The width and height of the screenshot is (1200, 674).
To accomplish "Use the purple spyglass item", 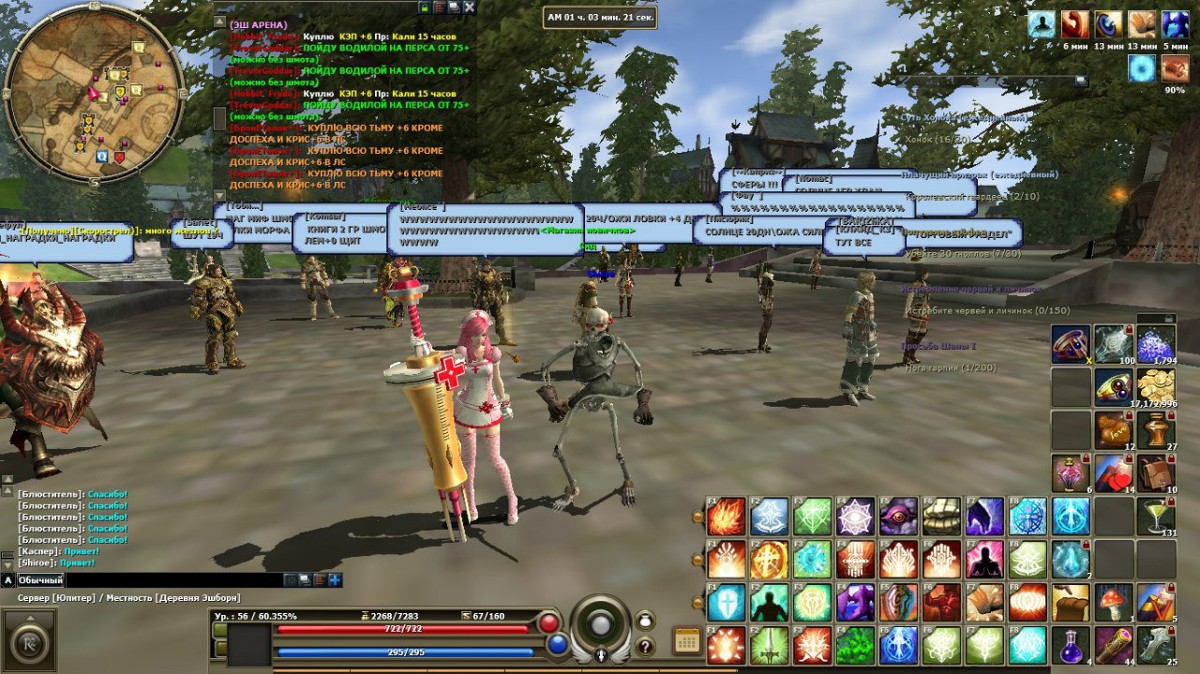I will [1113, 645].
